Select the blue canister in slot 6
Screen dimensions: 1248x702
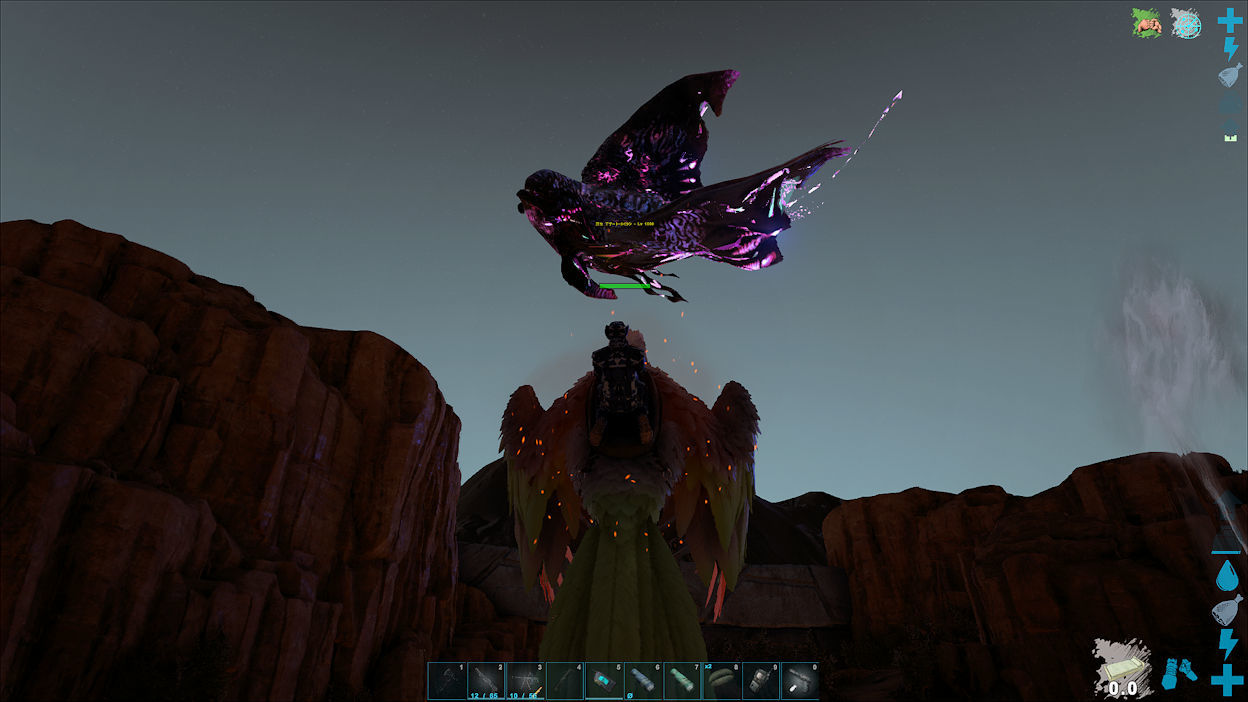coord(643,681)
